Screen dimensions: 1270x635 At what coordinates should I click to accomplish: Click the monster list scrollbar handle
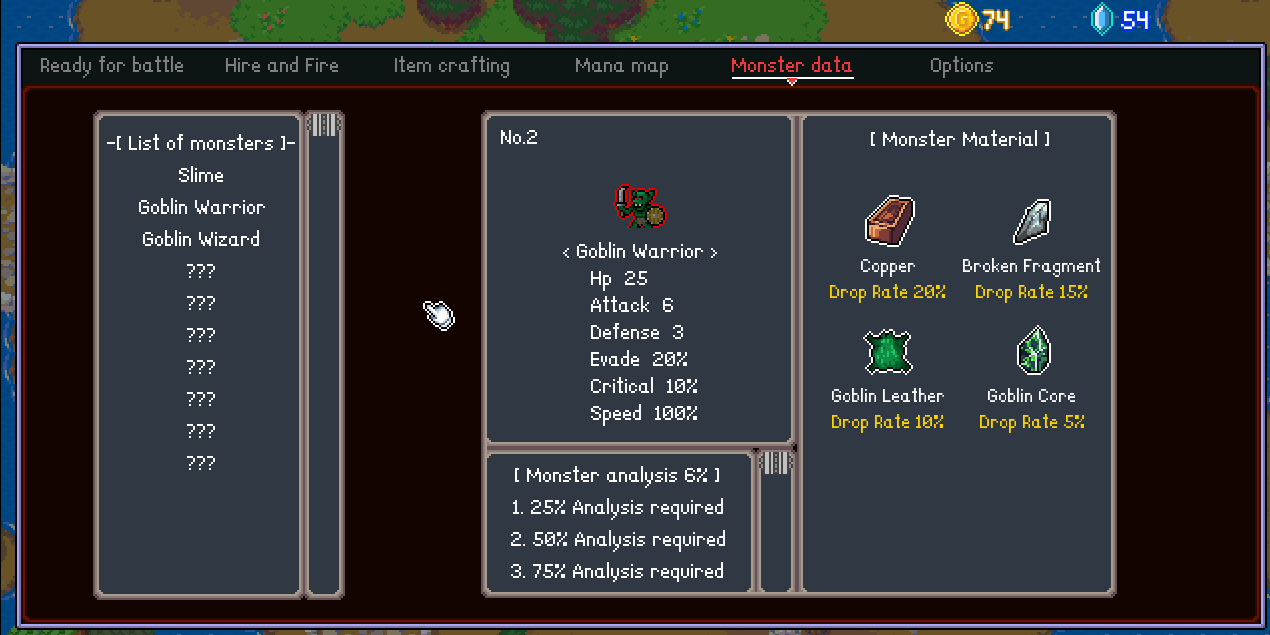coord(324,125)
